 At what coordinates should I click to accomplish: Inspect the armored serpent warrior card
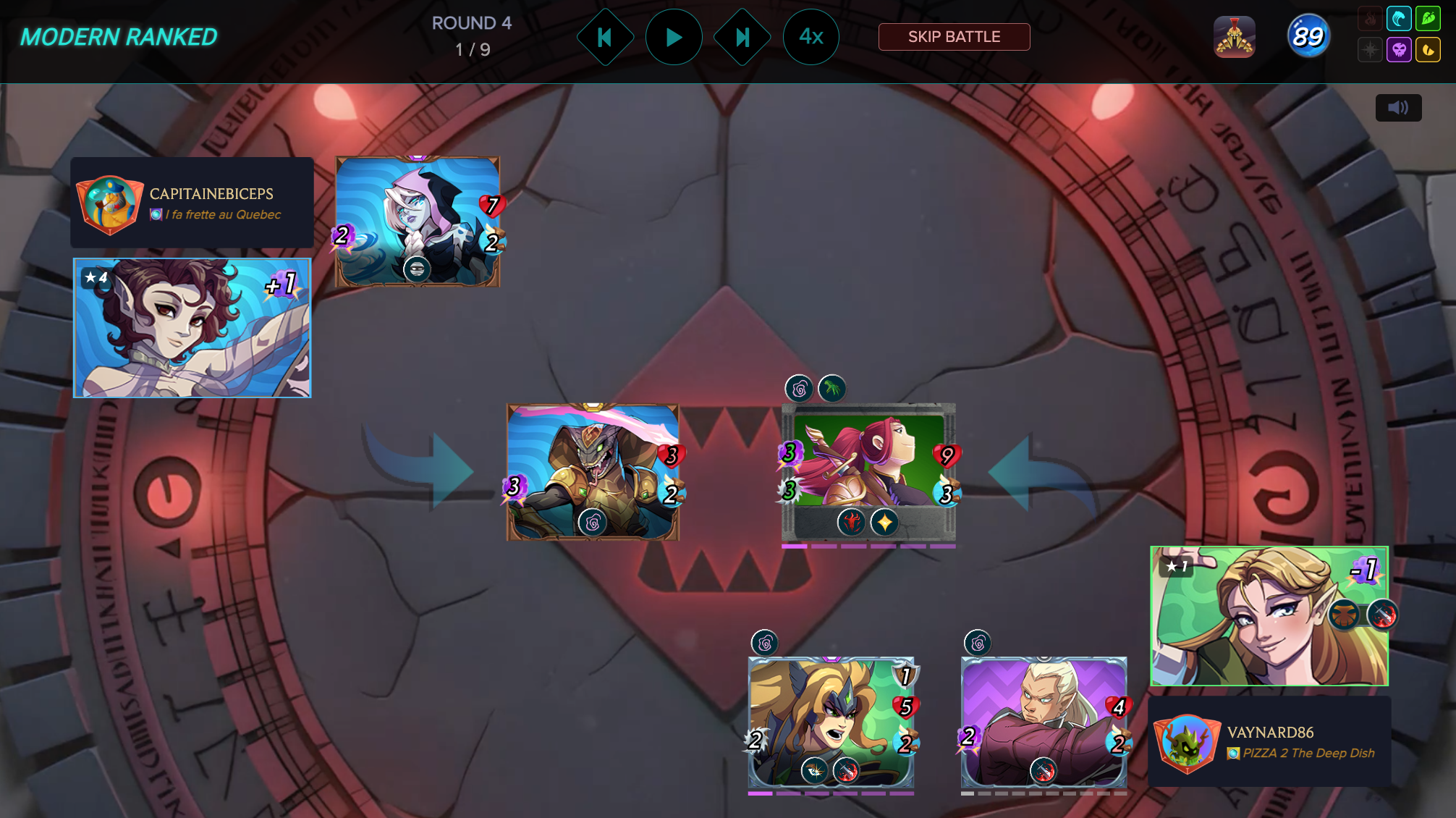[x=593, y=472]
